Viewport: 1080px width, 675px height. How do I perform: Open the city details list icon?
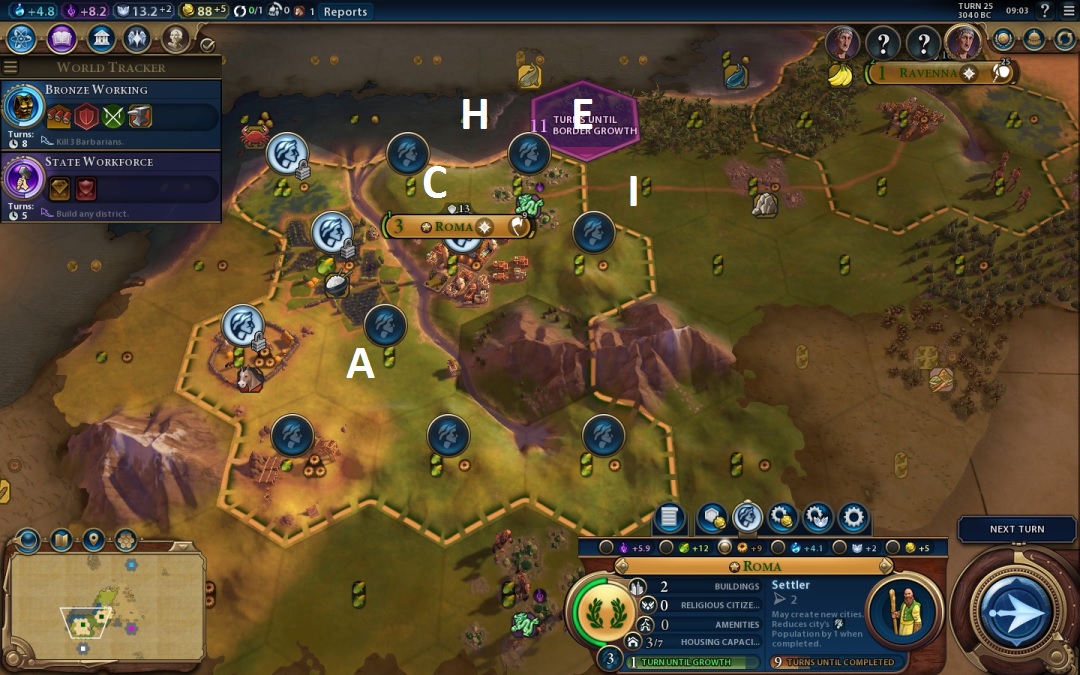(x=669, y=518)
